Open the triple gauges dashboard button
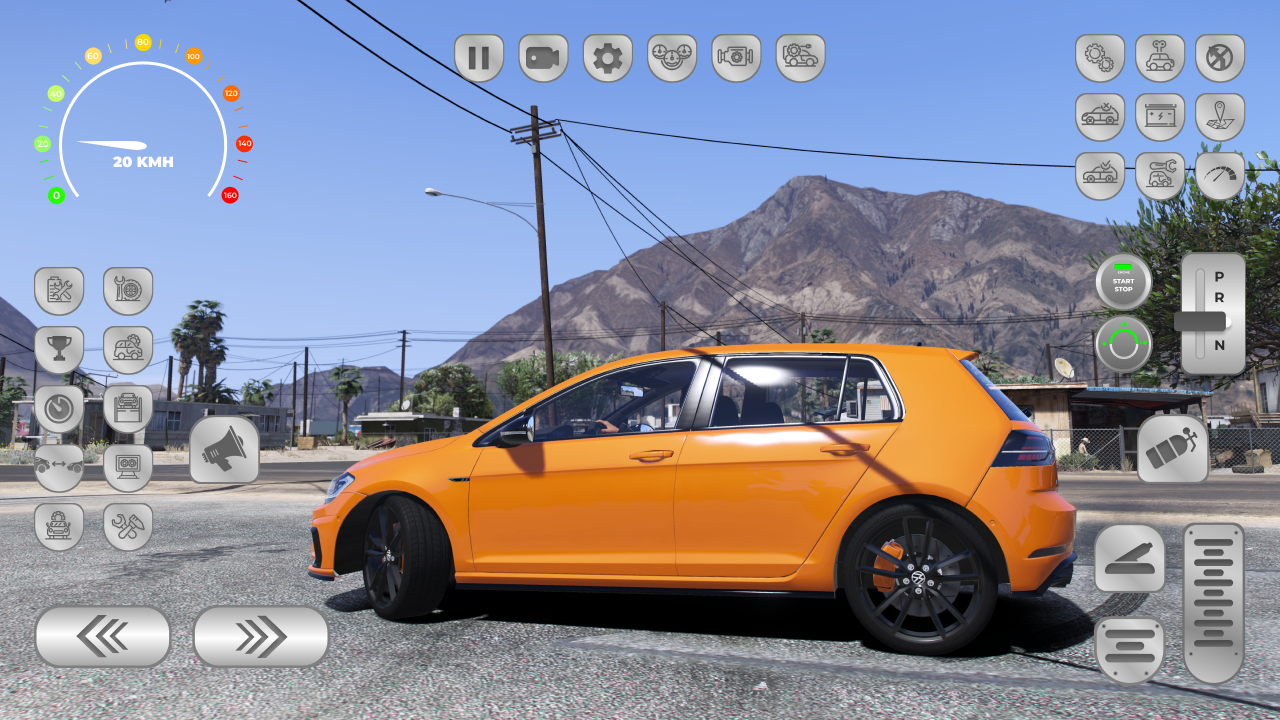 coord(672,58)
